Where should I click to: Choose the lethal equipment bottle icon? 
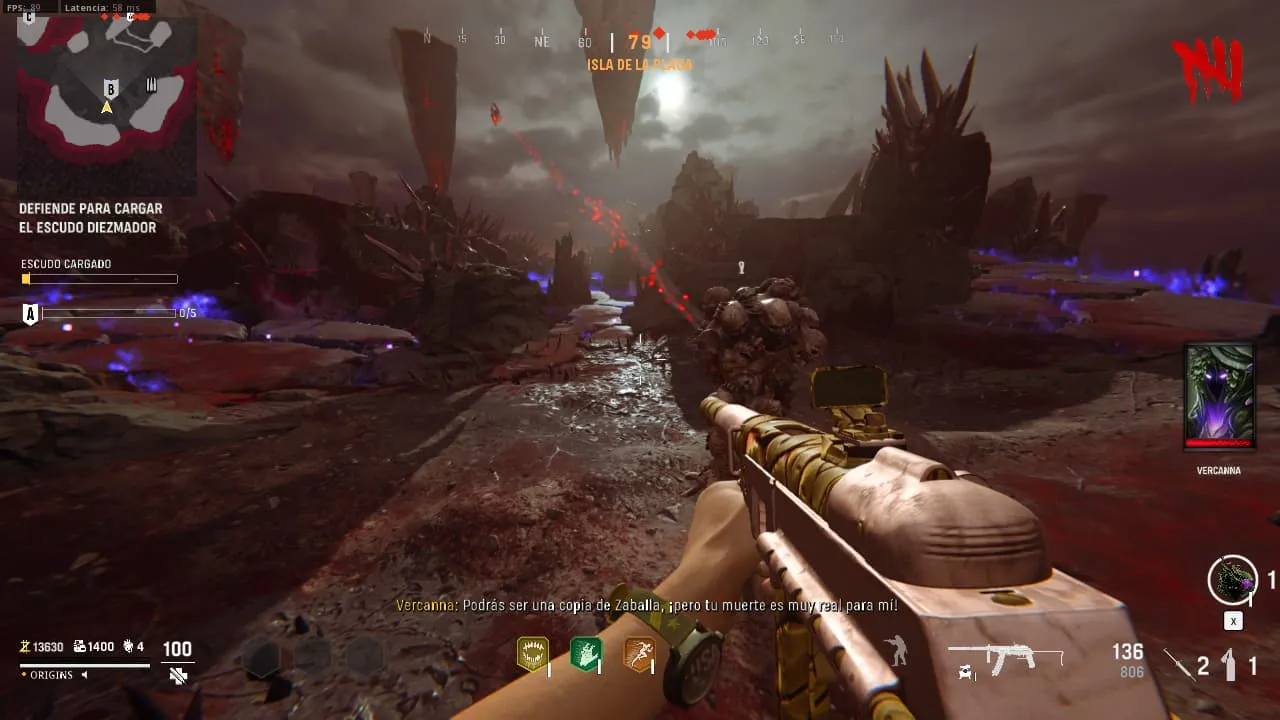[x=1231, y=664]
